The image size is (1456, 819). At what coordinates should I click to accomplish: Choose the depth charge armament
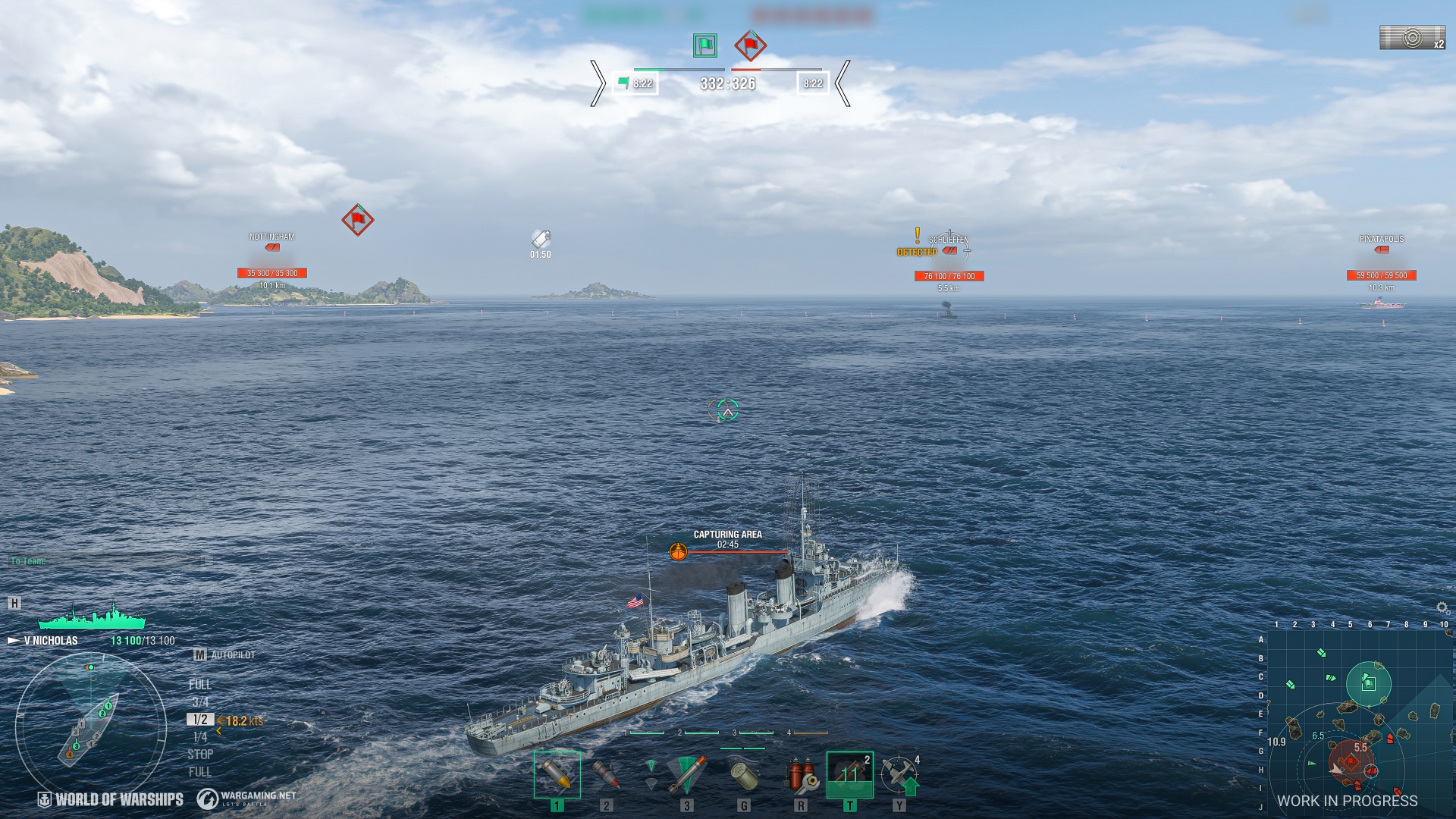point(743,774)
